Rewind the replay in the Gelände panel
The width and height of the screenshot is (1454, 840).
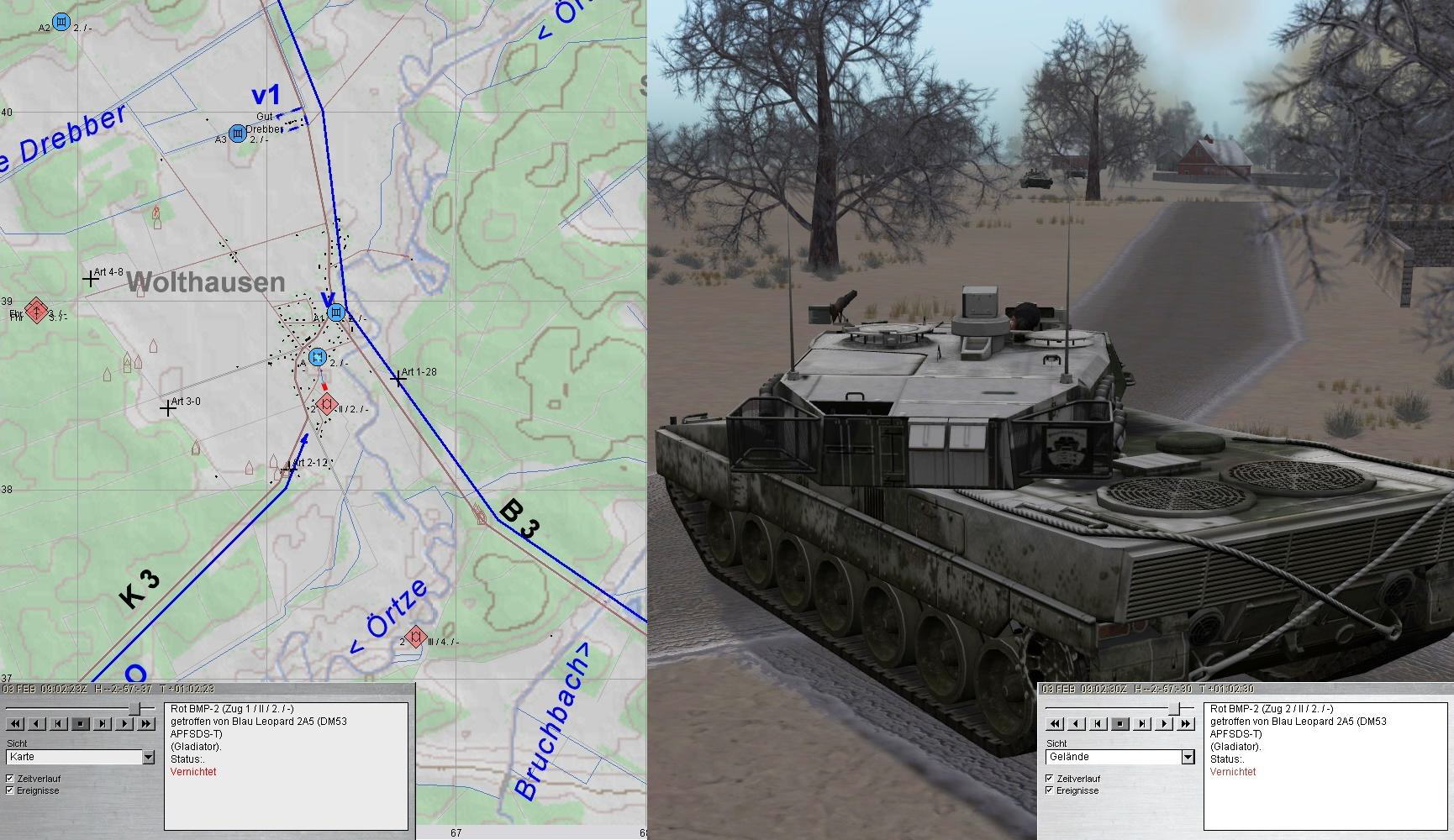coord(1055,723)
